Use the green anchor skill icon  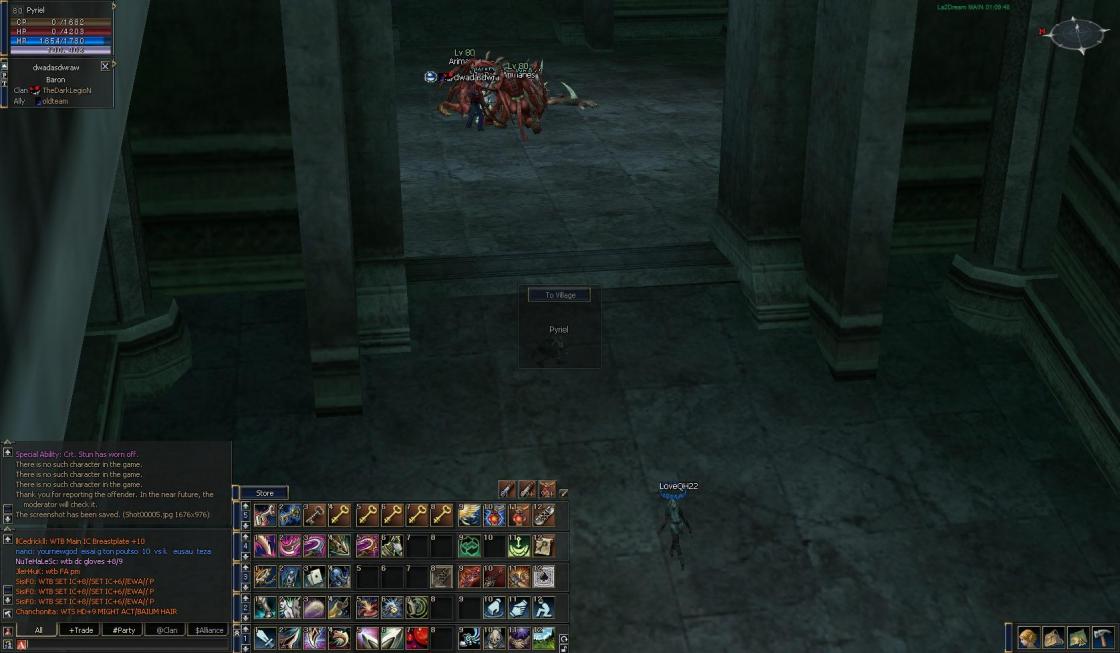click(x=519, y=546)
